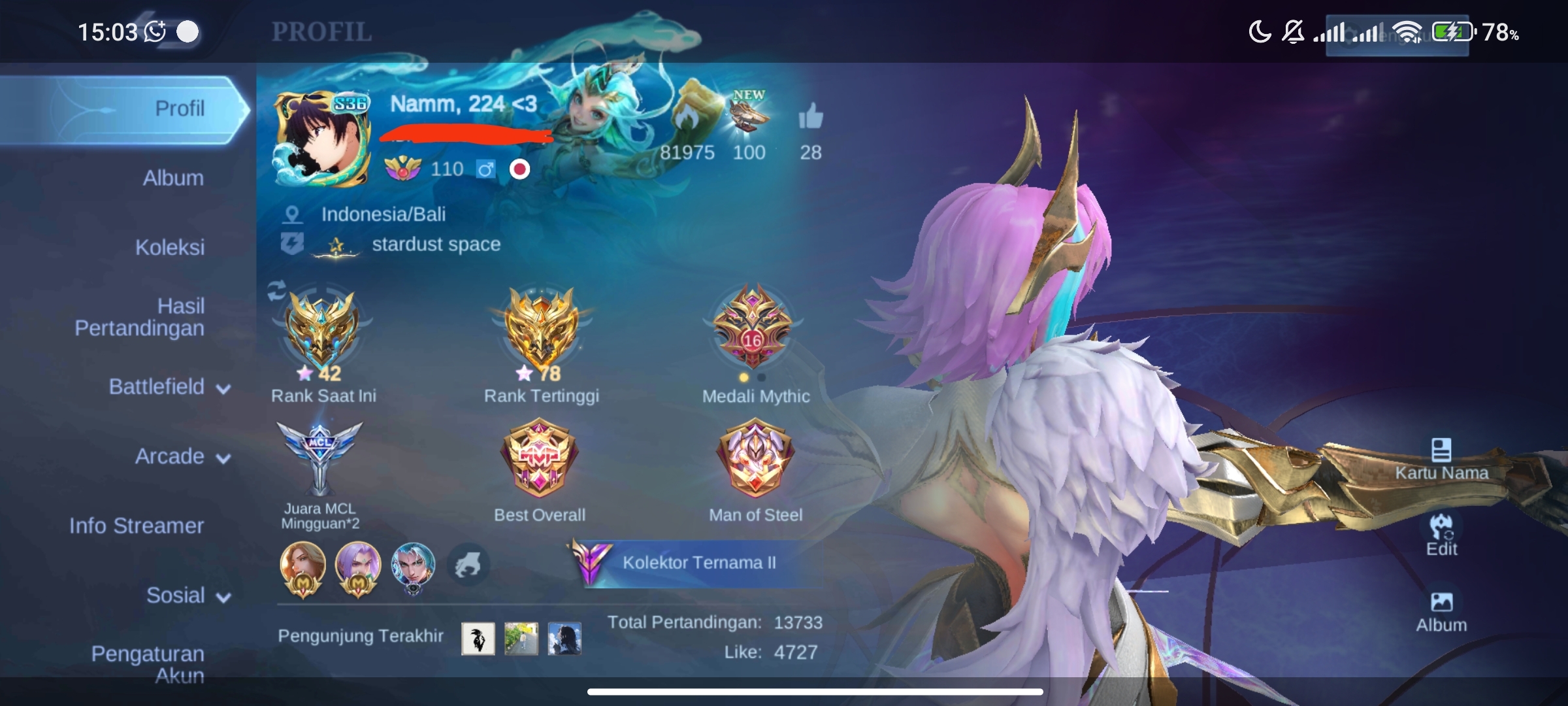Open Kartu Nama name card

1441,459
